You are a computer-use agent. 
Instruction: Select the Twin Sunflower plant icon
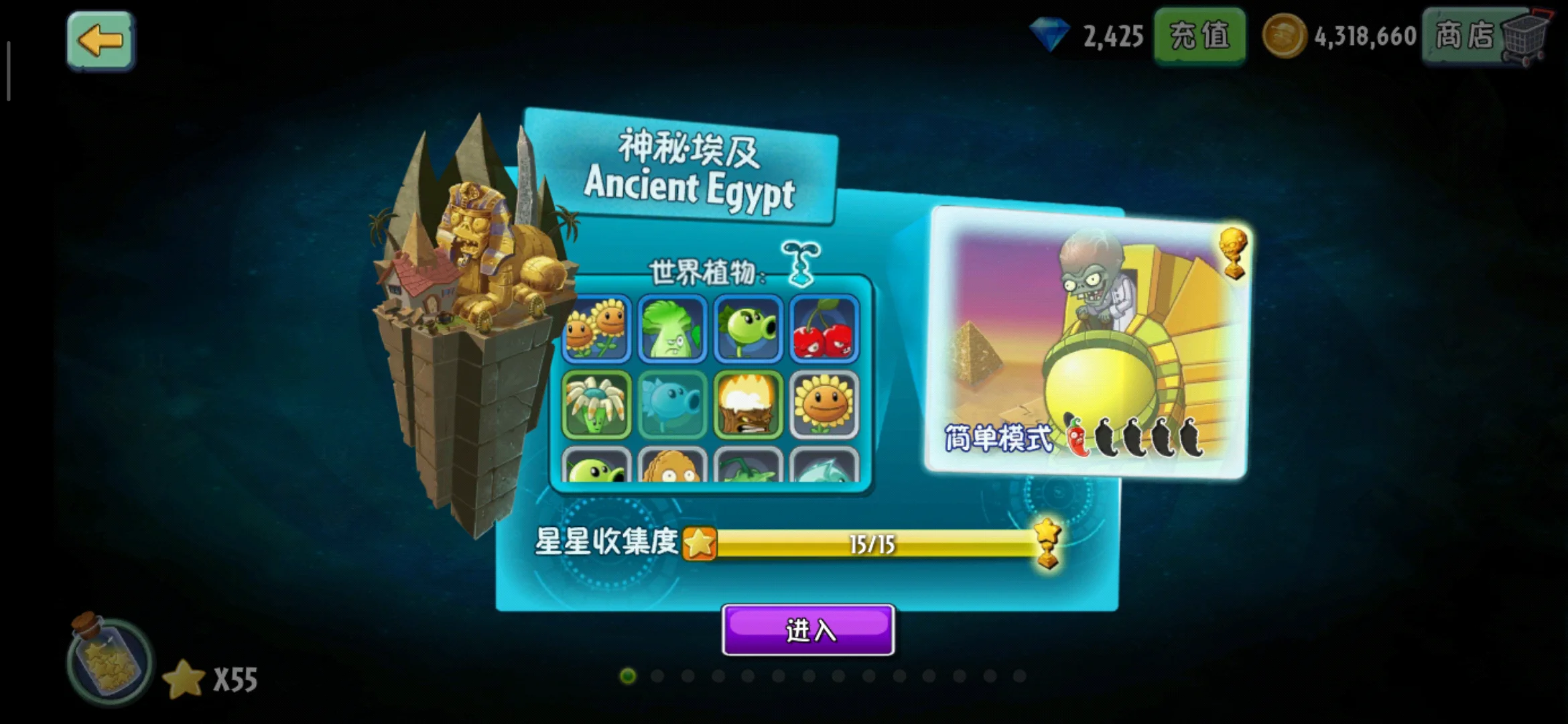click(596, 328)
